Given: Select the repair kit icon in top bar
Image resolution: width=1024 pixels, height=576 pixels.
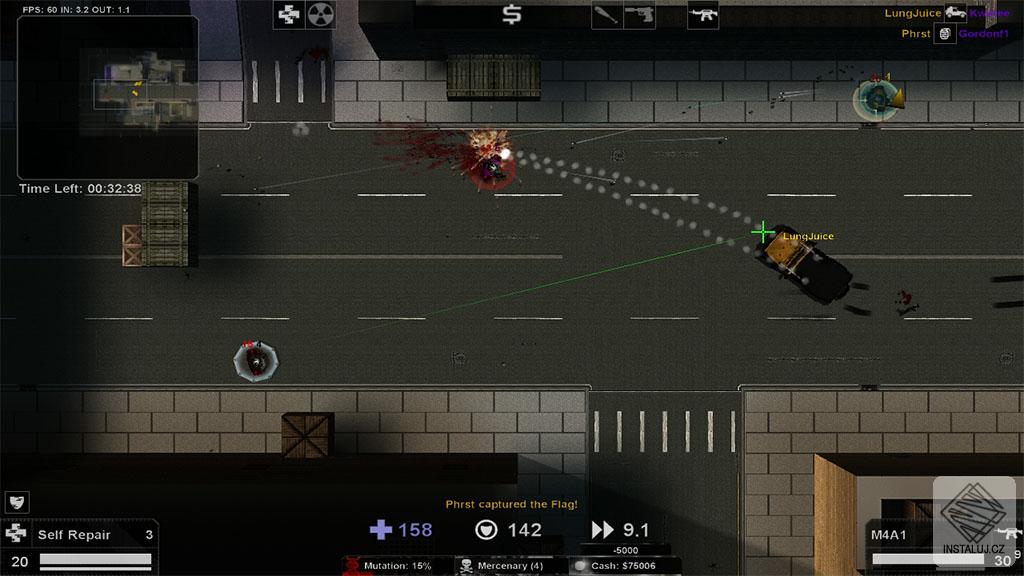Looking at the screenshot, I should tap(289, 15).
